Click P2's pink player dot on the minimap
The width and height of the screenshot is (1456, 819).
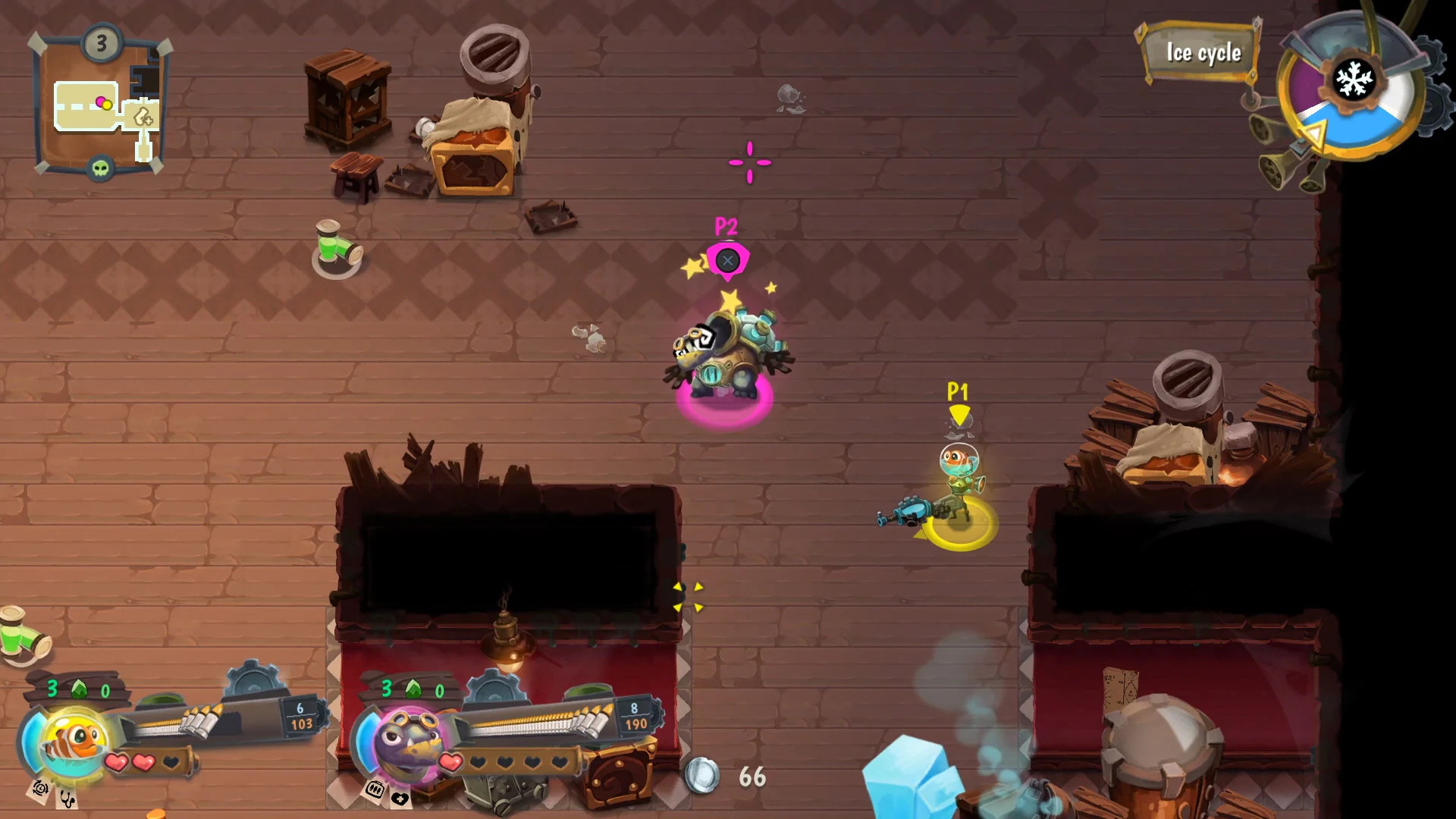(x=102, y=102)
